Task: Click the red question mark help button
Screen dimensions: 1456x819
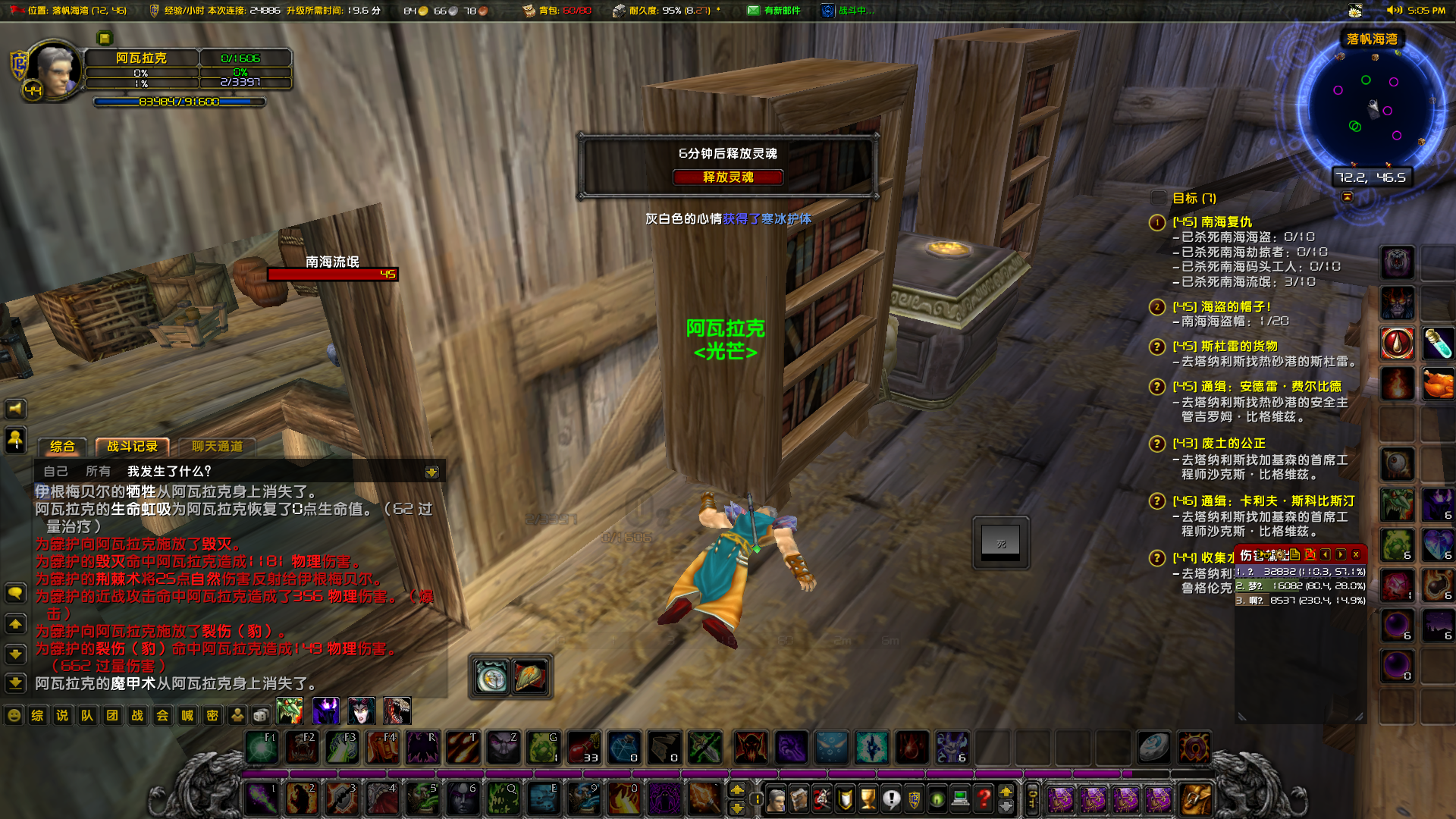Action: pyautogui.click(x=984, y=799)
